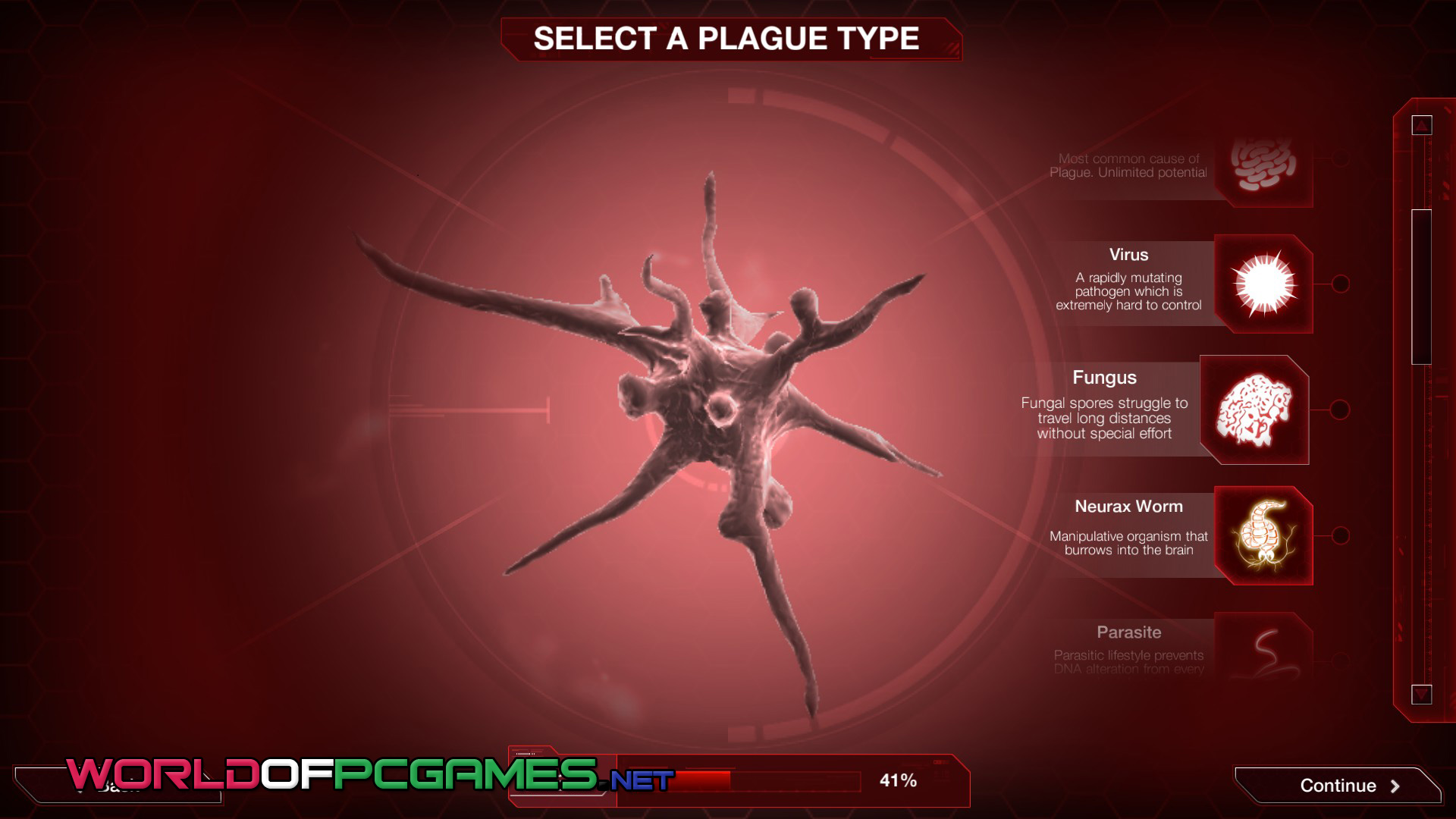Click the scrollbar down arrow
This screenshot has width=1456, height=819.
coord(1422,694)
